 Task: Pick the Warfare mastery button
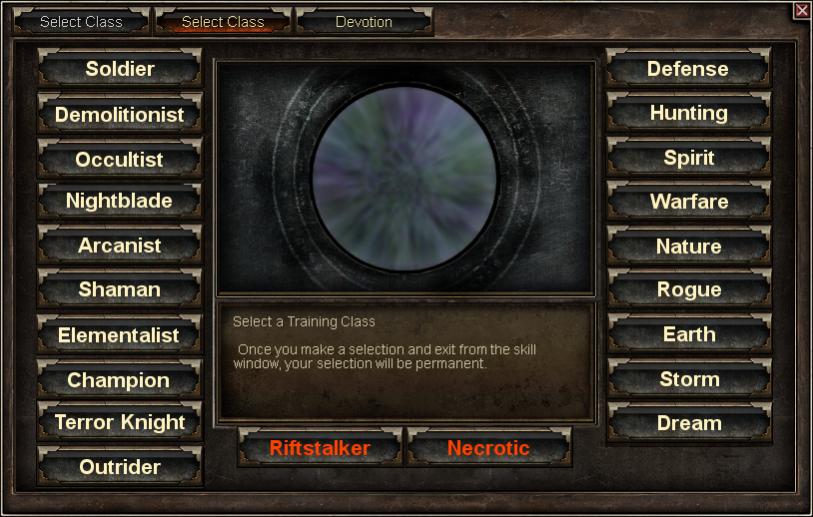[688, 201]
